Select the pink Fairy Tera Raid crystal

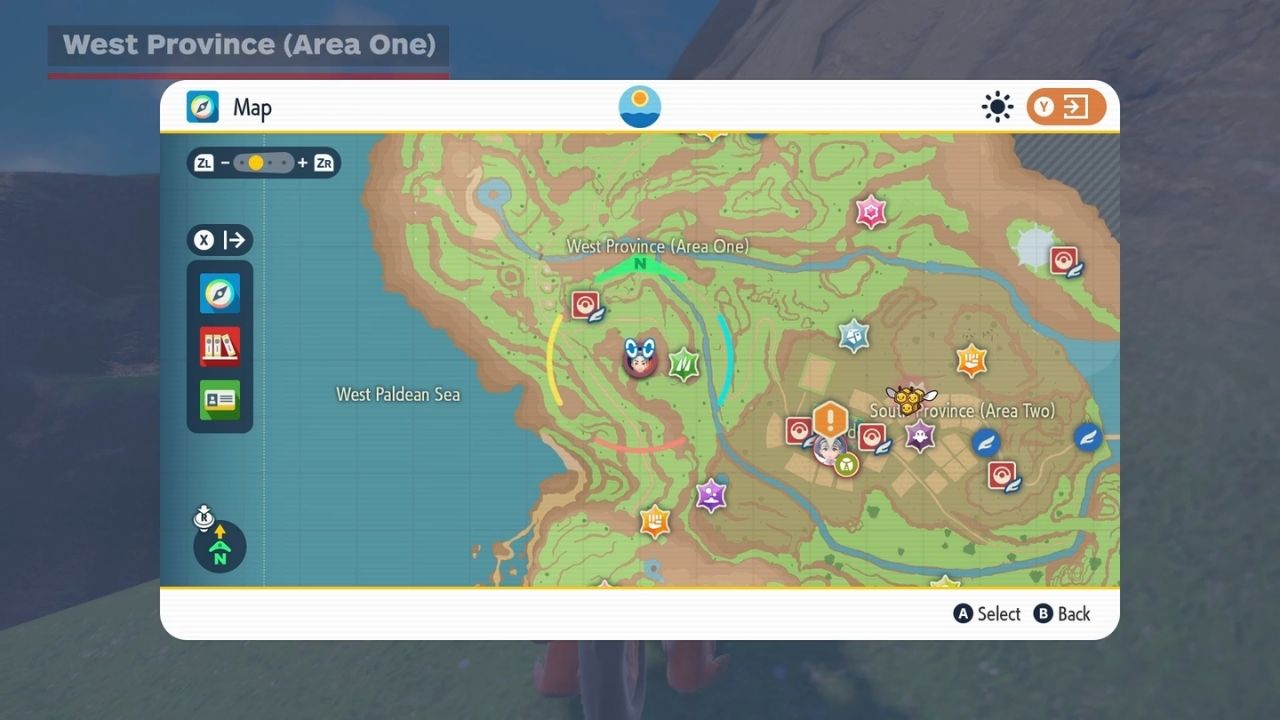point(871,211)
